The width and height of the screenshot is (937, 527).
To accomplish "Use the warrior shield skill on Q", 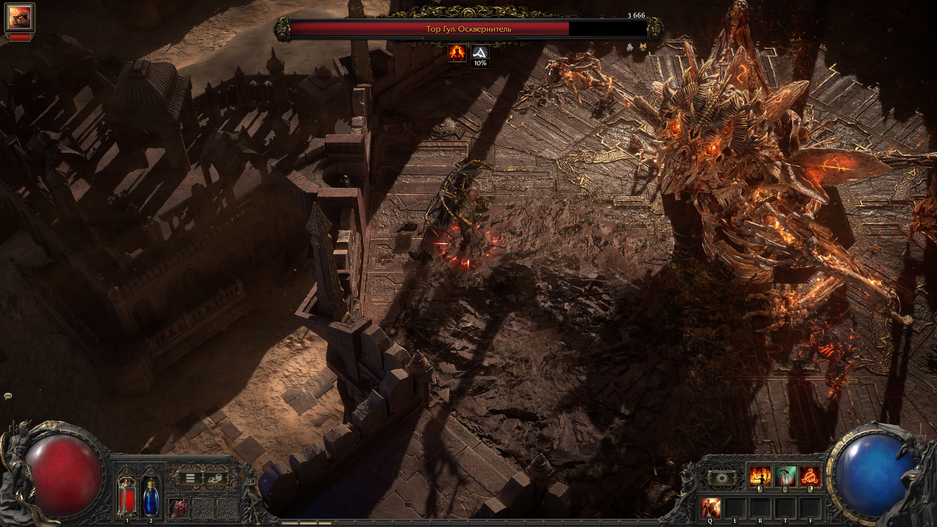I will [x=711, y=507].
